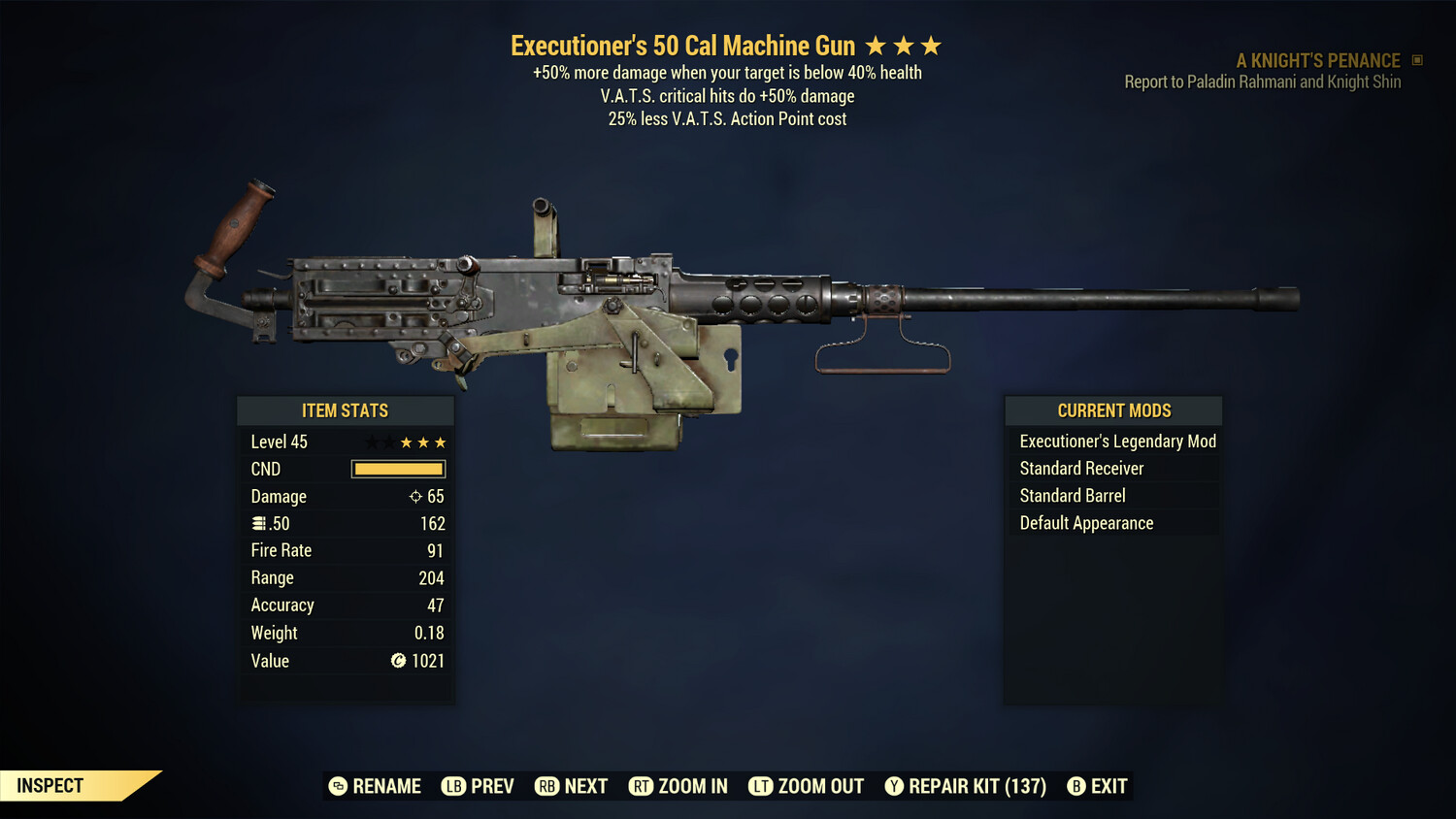Click the yellow CND condition bar
The height and width of the screenshot is (819, 1456).
click(x=398, y=469)
